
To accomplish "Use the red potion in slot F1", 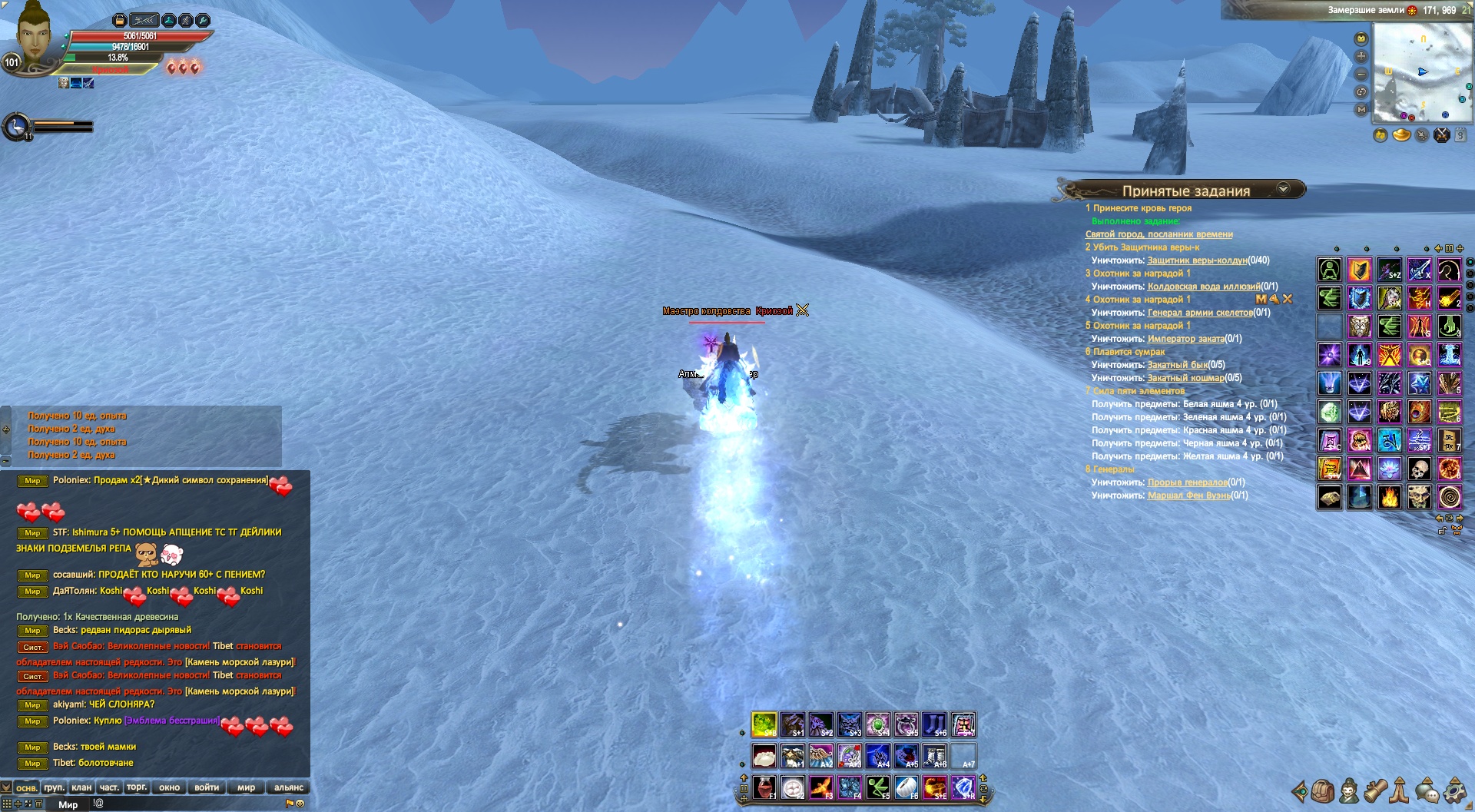I will (x=764, y=787).
